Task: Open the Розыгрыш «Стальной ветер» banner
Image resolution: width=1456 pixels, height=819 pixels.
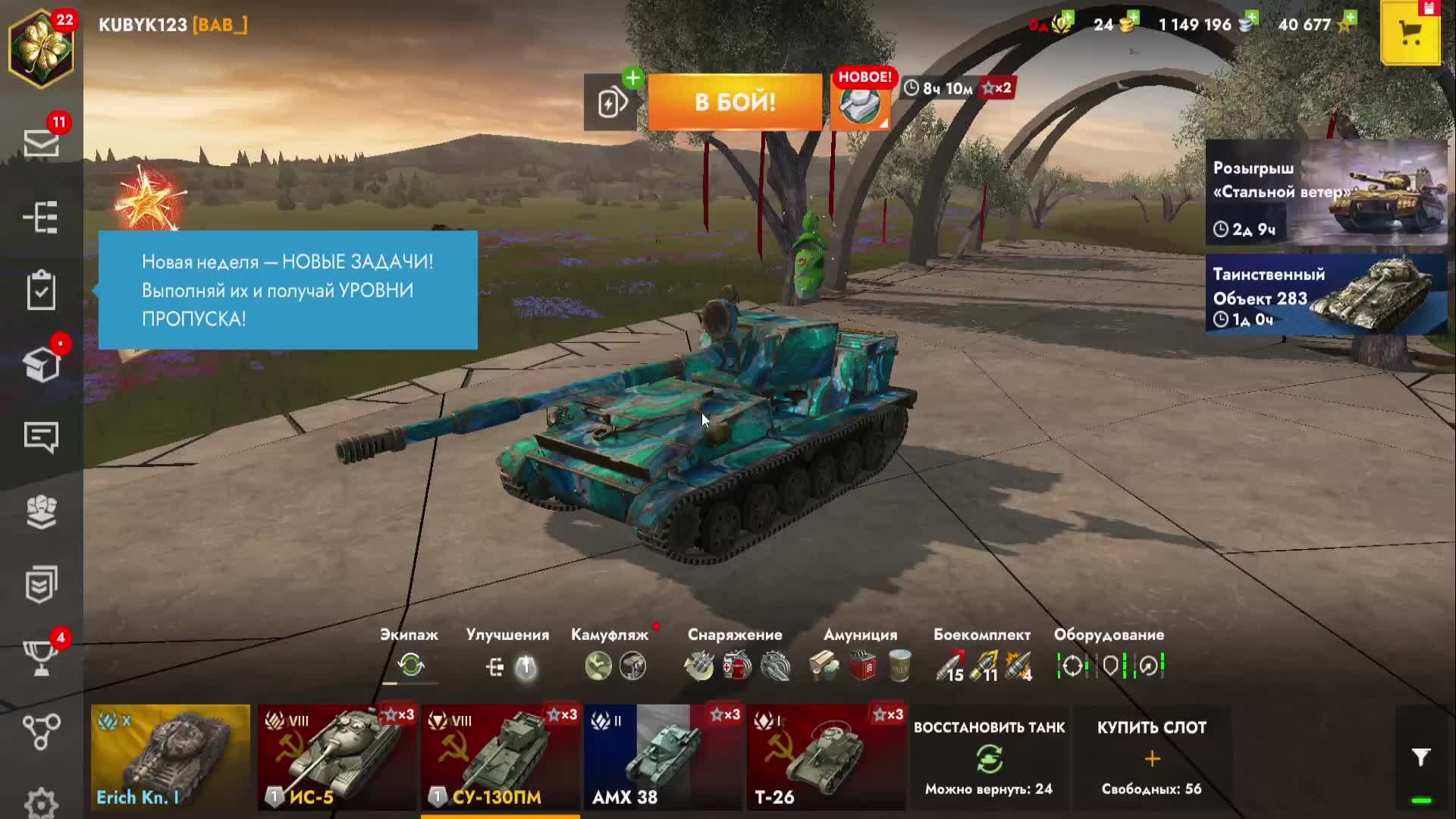Action: click(1326, 193)
